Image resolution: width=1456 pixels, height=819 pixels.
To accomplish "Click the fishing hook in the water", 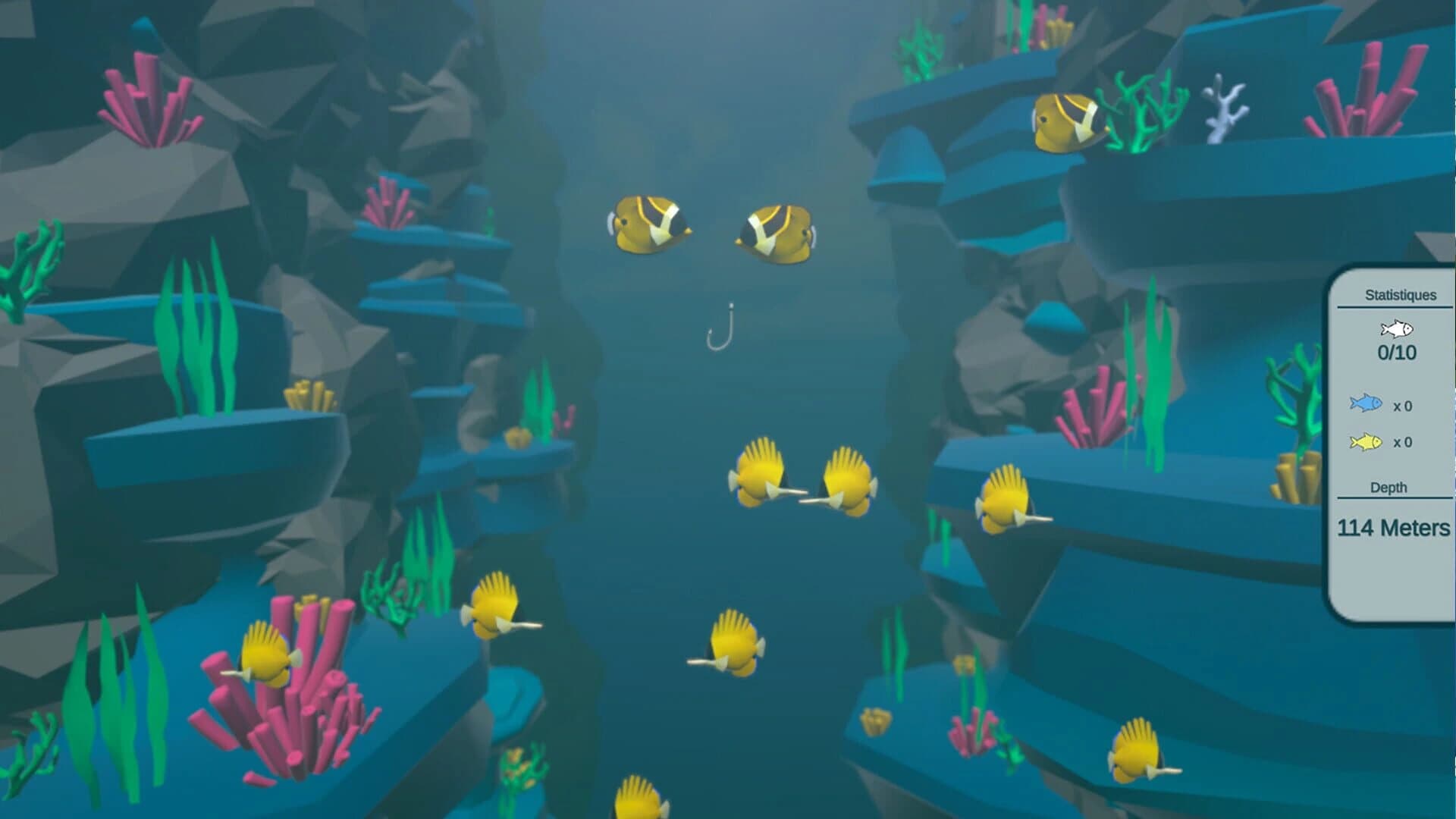I will [717, 326].
